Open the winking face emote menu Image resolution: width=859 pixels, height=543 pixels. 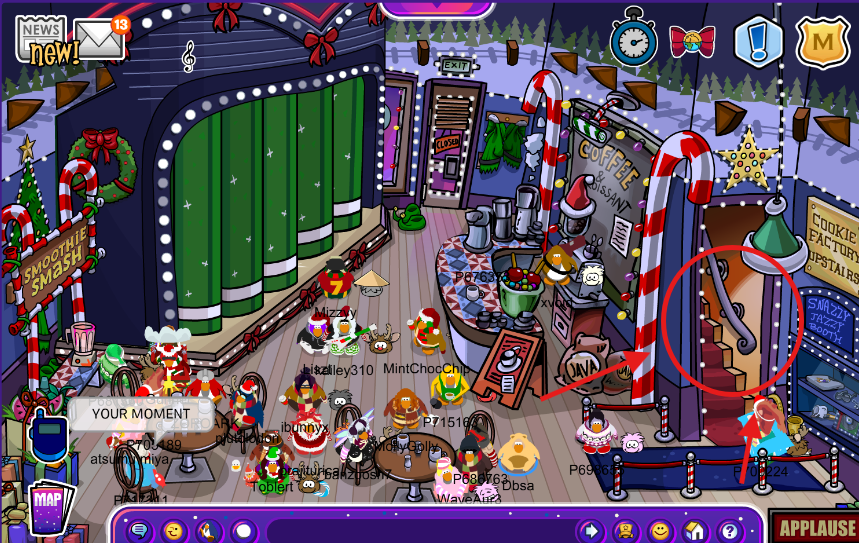173,530
